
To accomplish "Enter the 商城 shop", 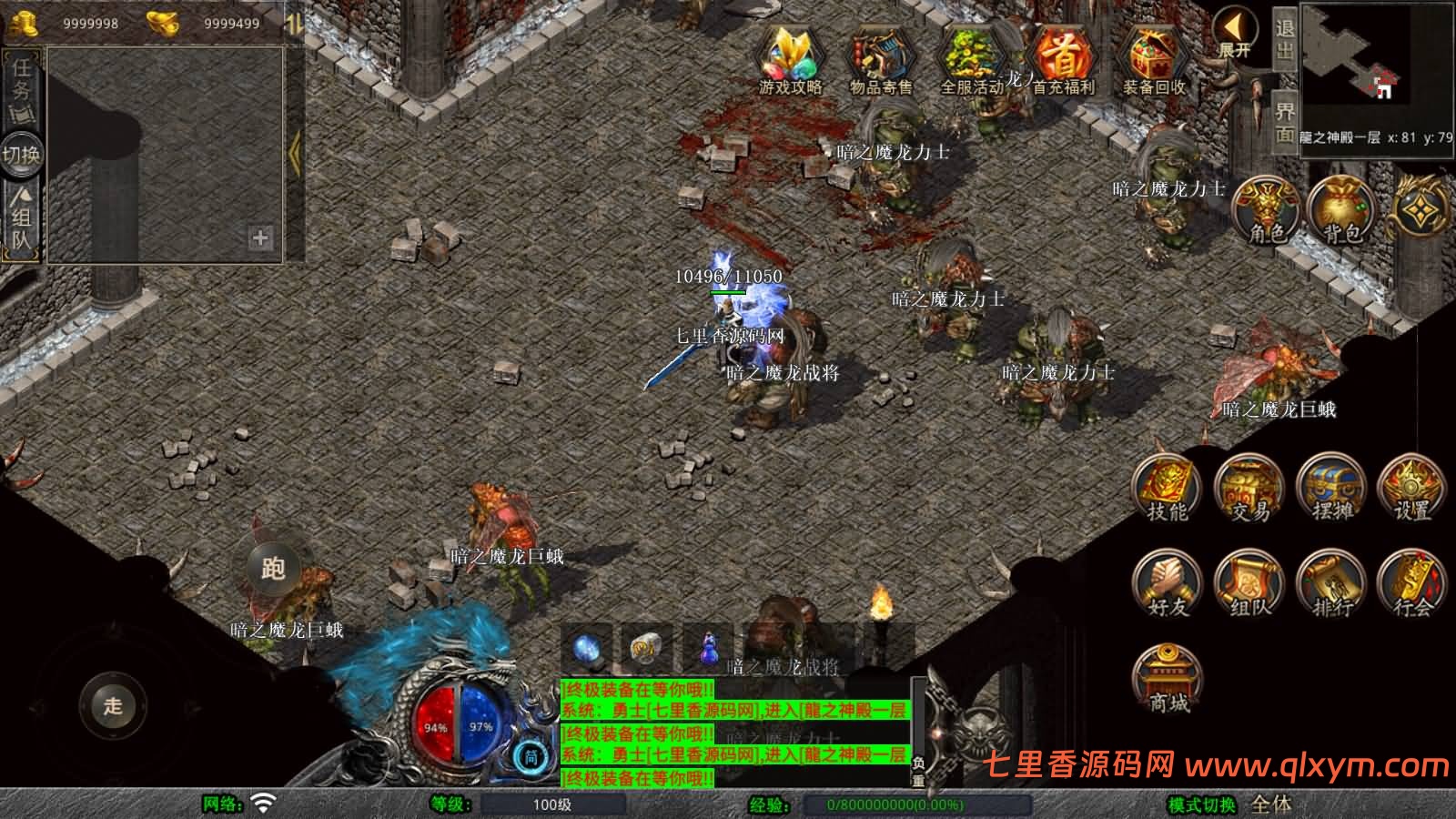I will point(1168,679).
